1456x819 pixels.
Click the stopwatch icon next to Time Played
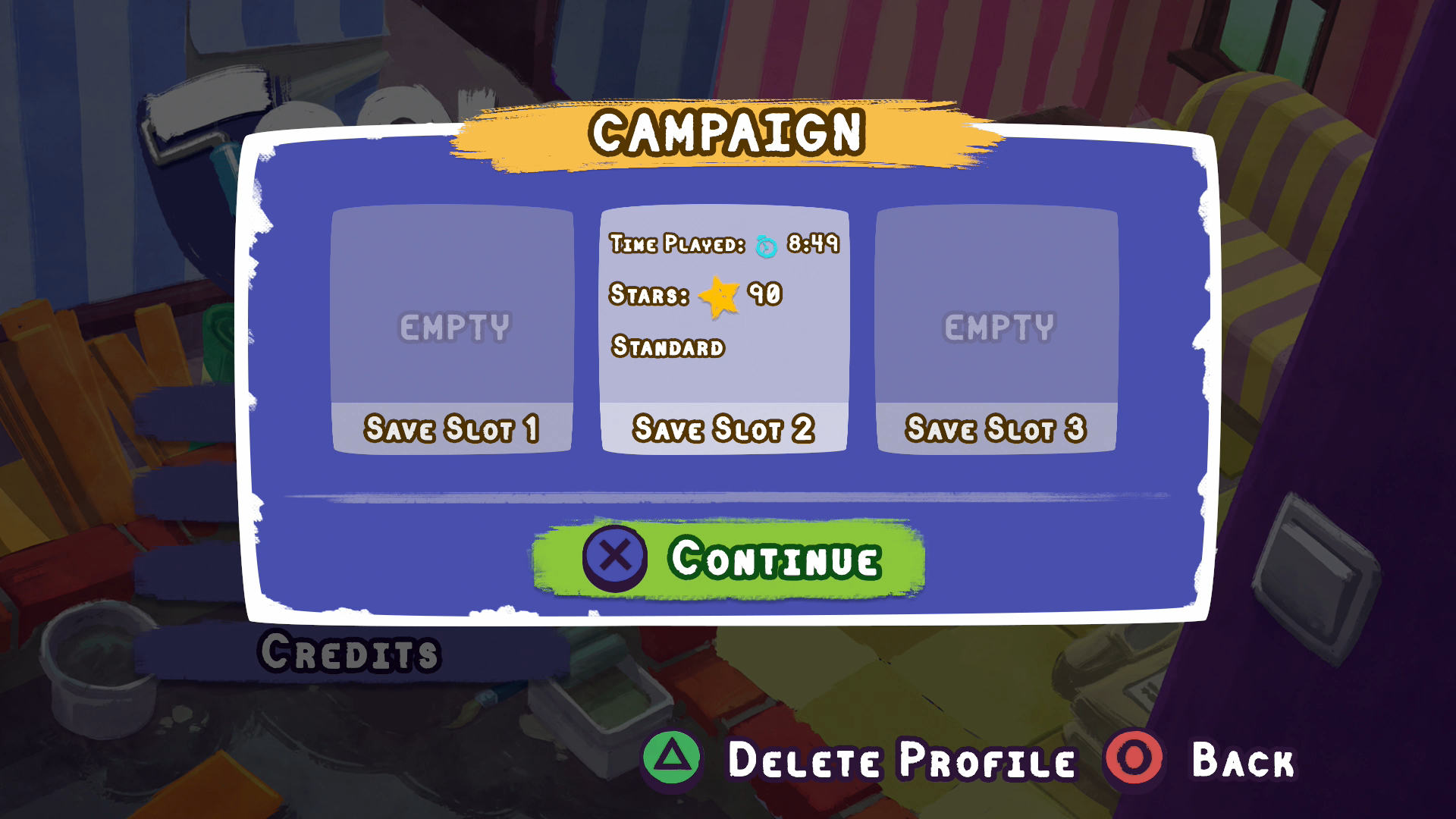767,244
